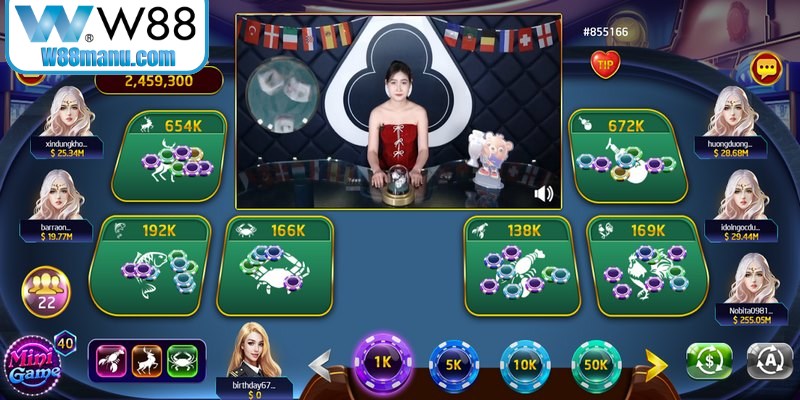Open the recent results history panel

point(146,359)
